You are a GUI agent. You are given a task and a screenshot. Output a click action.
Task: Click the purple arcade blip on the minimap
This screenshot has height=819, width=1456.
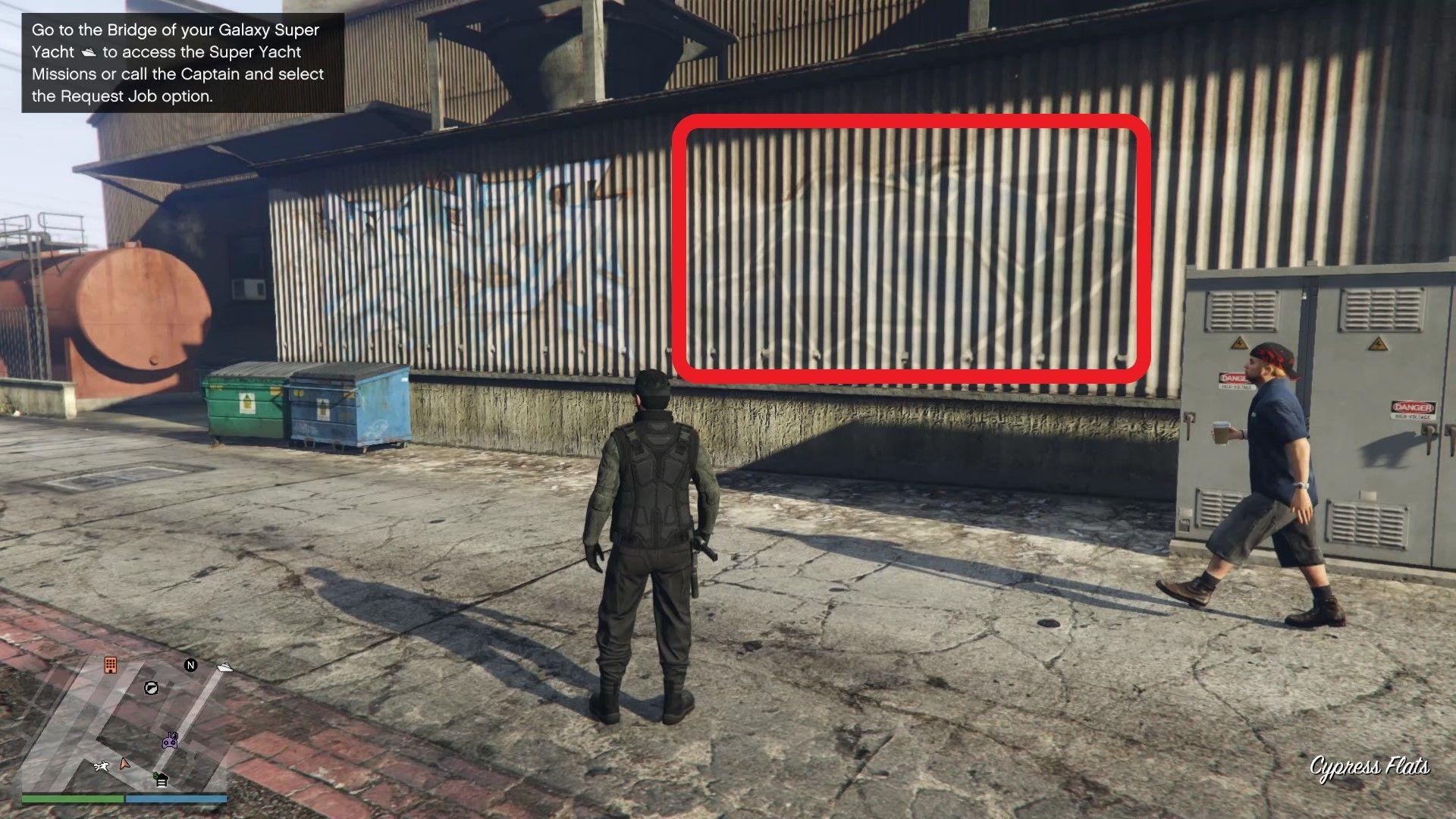(x=170, y=741)
